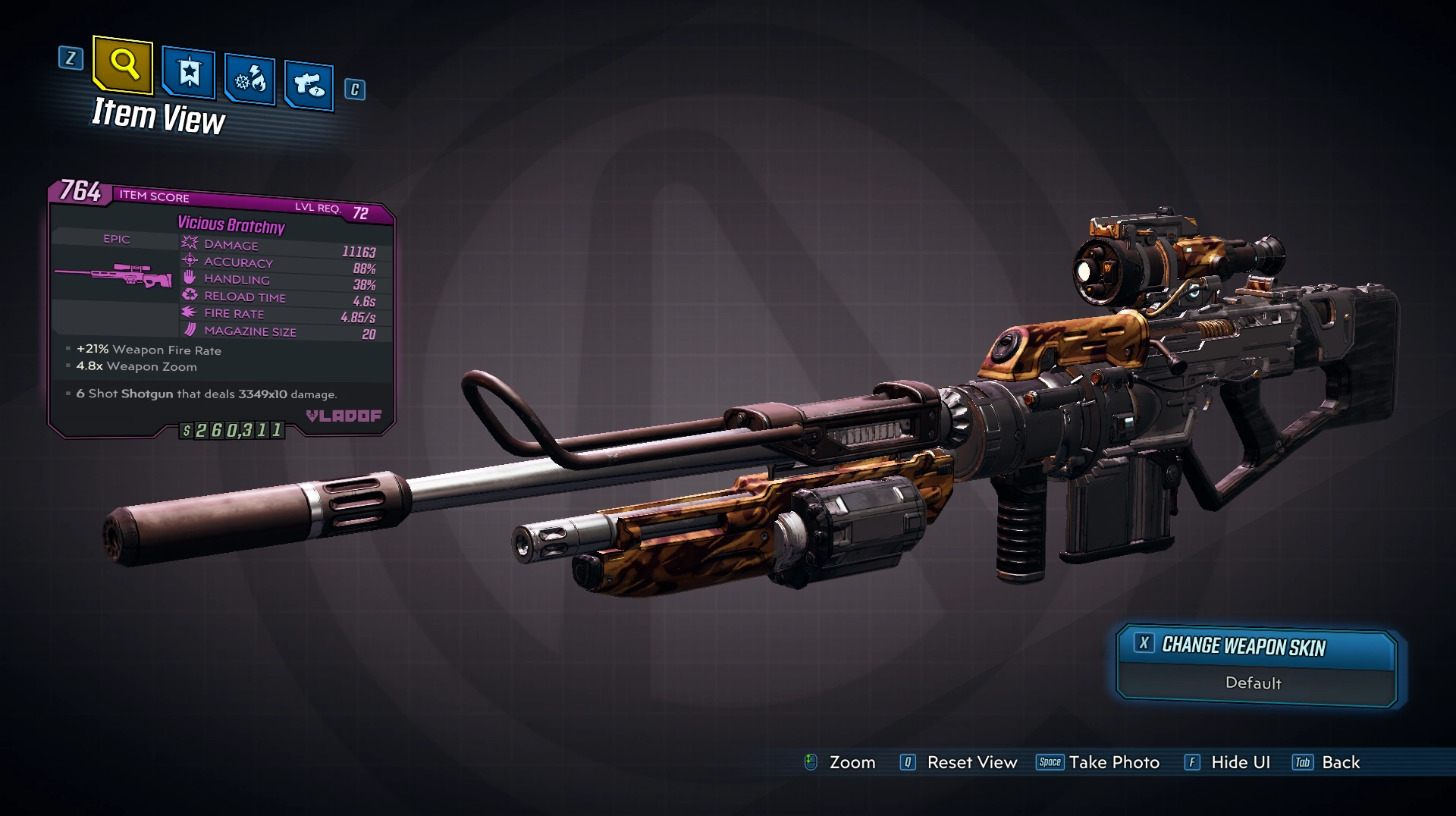The image size is (1456, 816).
Task: Go Back from Item View
Action: [1327, 762]
